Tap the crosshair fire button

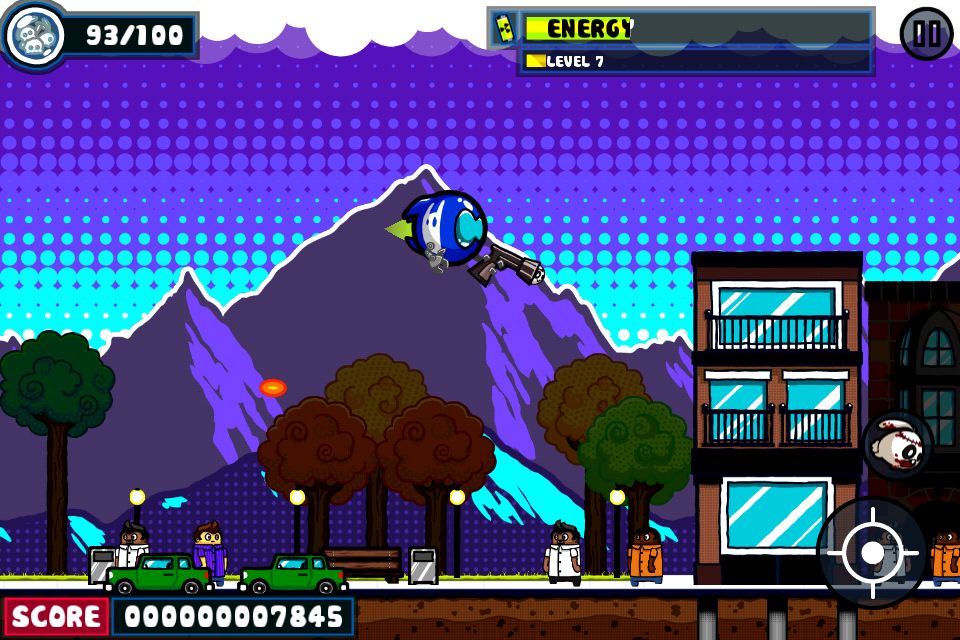click(871, 552)
